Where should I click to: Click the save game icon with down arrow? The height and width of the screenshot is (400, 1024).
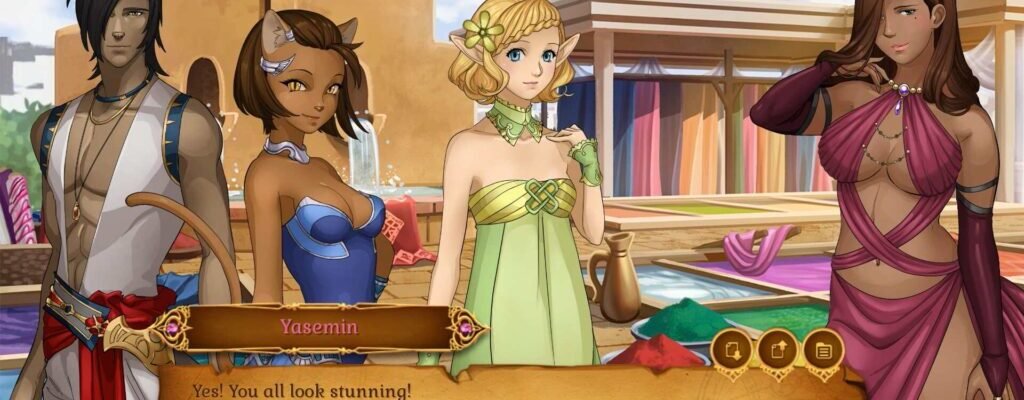tap(731, 351)
